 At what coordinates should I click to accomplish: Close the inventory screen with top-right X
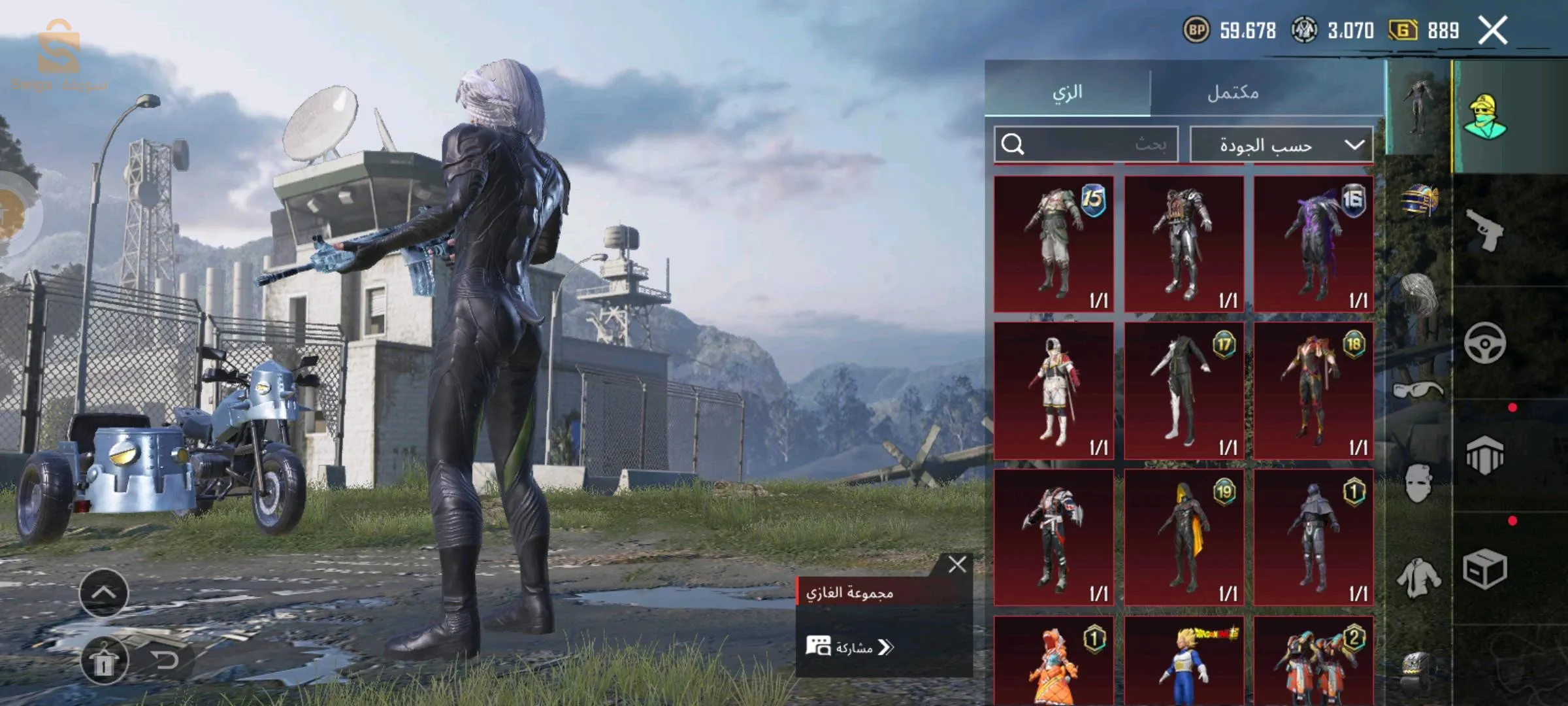click(1493, 31)
